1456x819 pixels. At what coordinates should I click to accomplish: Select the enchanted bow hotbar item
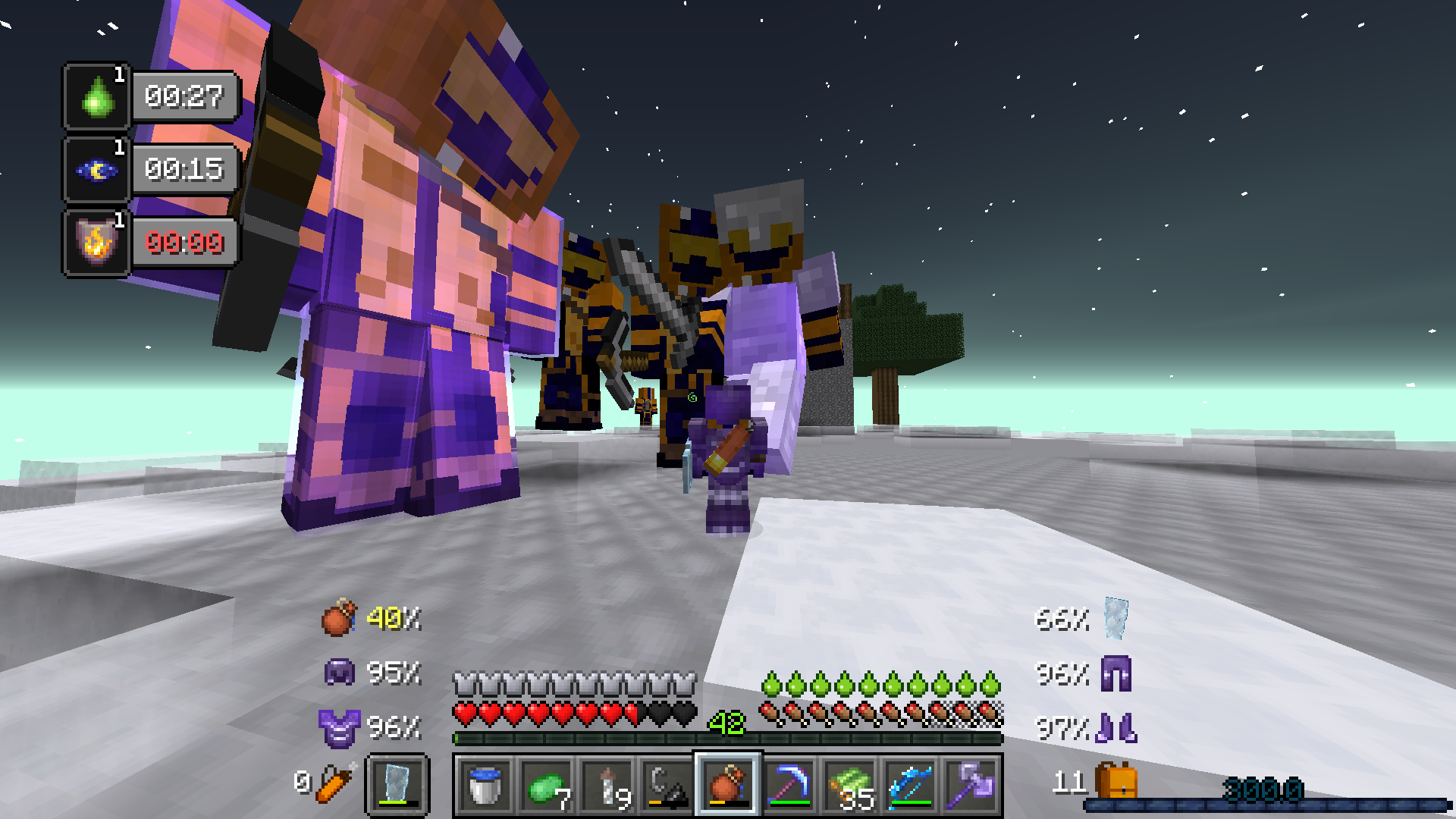tap(912, 785)
